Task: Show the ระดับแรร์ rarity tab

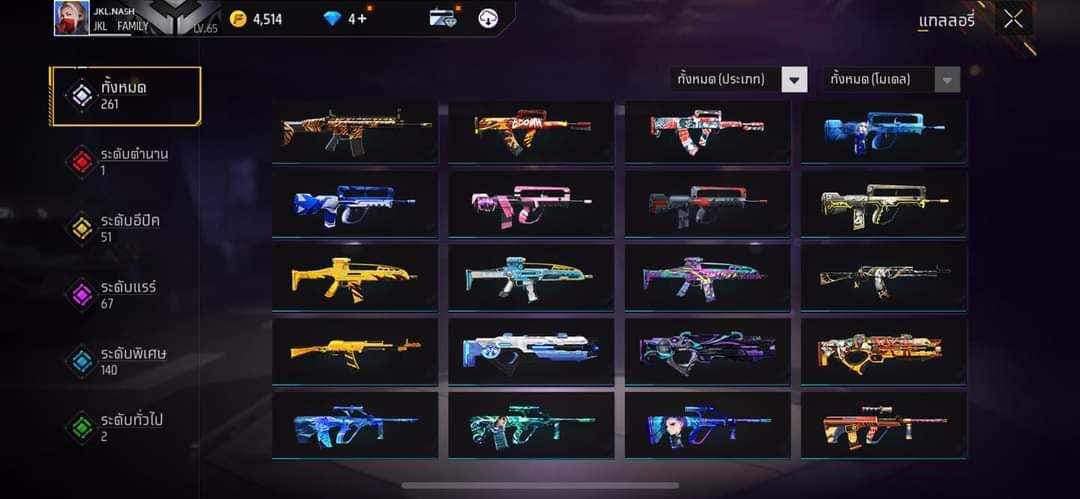Action: click(x=126, y=294)
